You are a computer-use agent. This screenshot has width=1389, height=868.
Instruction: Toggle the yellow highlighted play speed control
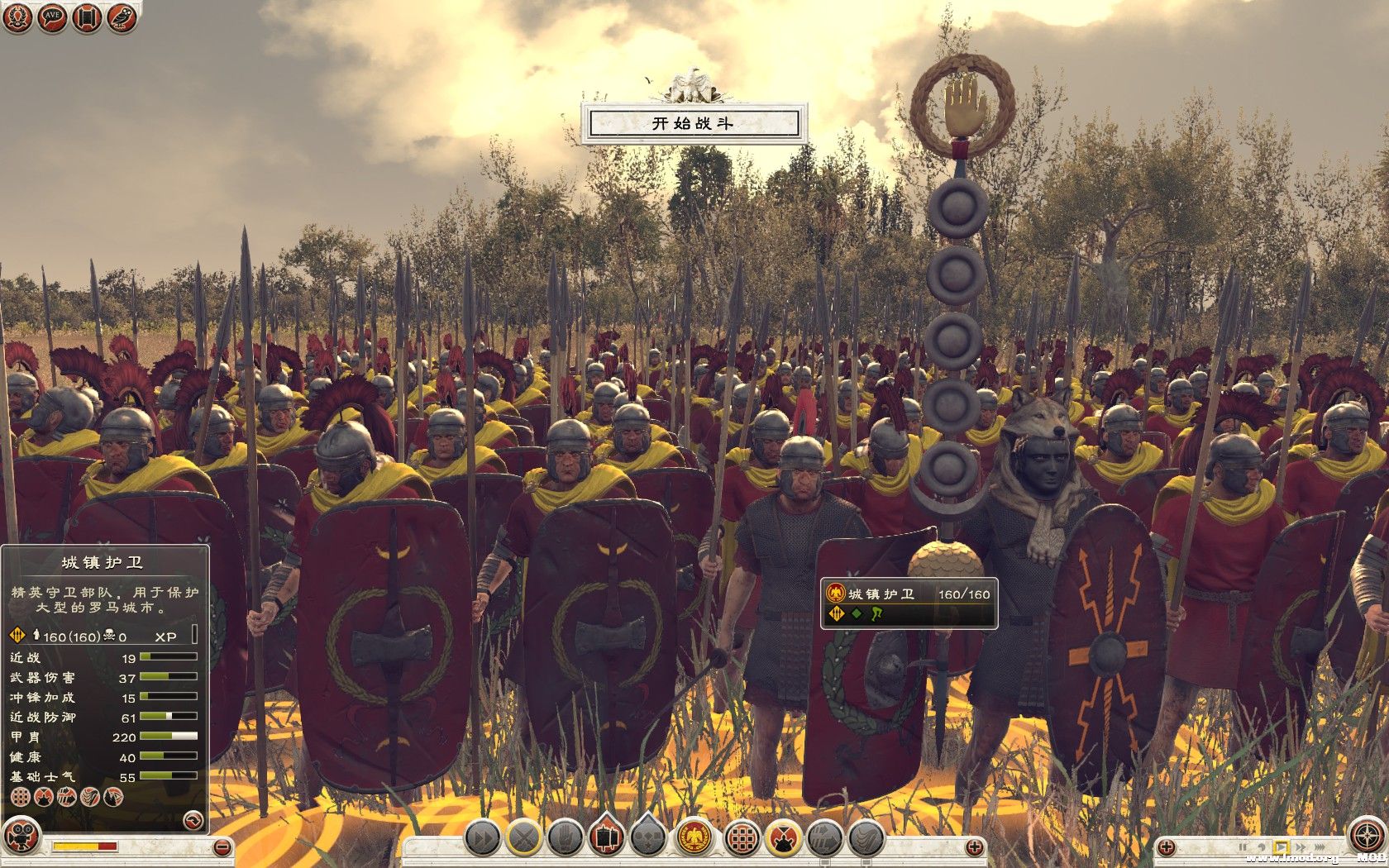tap(1282, 847)
